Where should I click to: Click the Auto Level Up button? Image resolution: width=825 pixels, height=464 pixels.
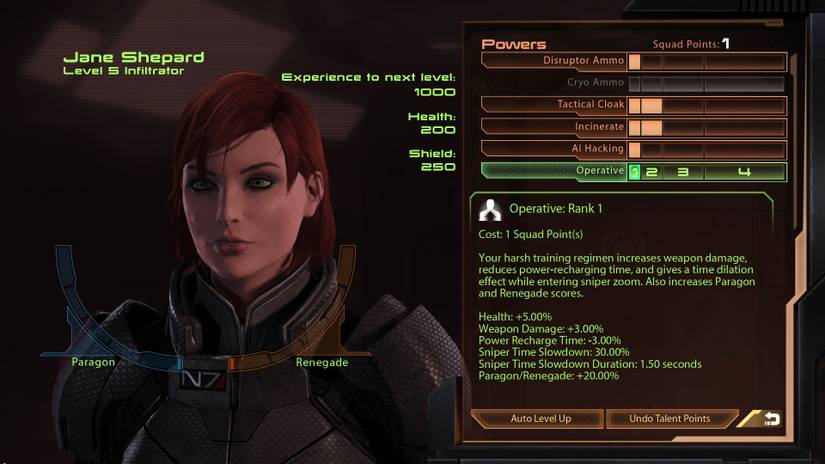tap(540, 418)
